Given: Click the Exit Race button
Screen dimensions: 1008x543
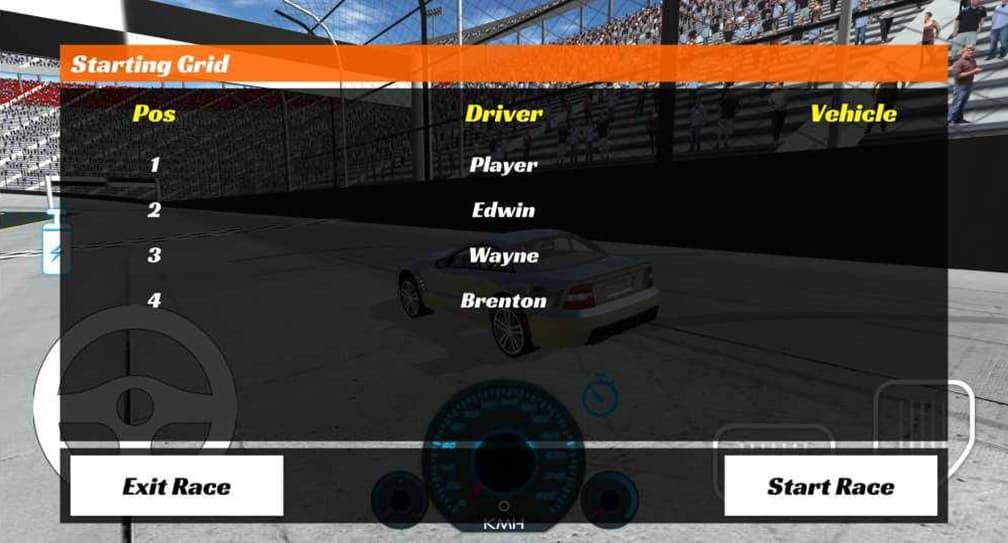Looking at the screenshot, I should pyautogui.click(x=176, y=486).
